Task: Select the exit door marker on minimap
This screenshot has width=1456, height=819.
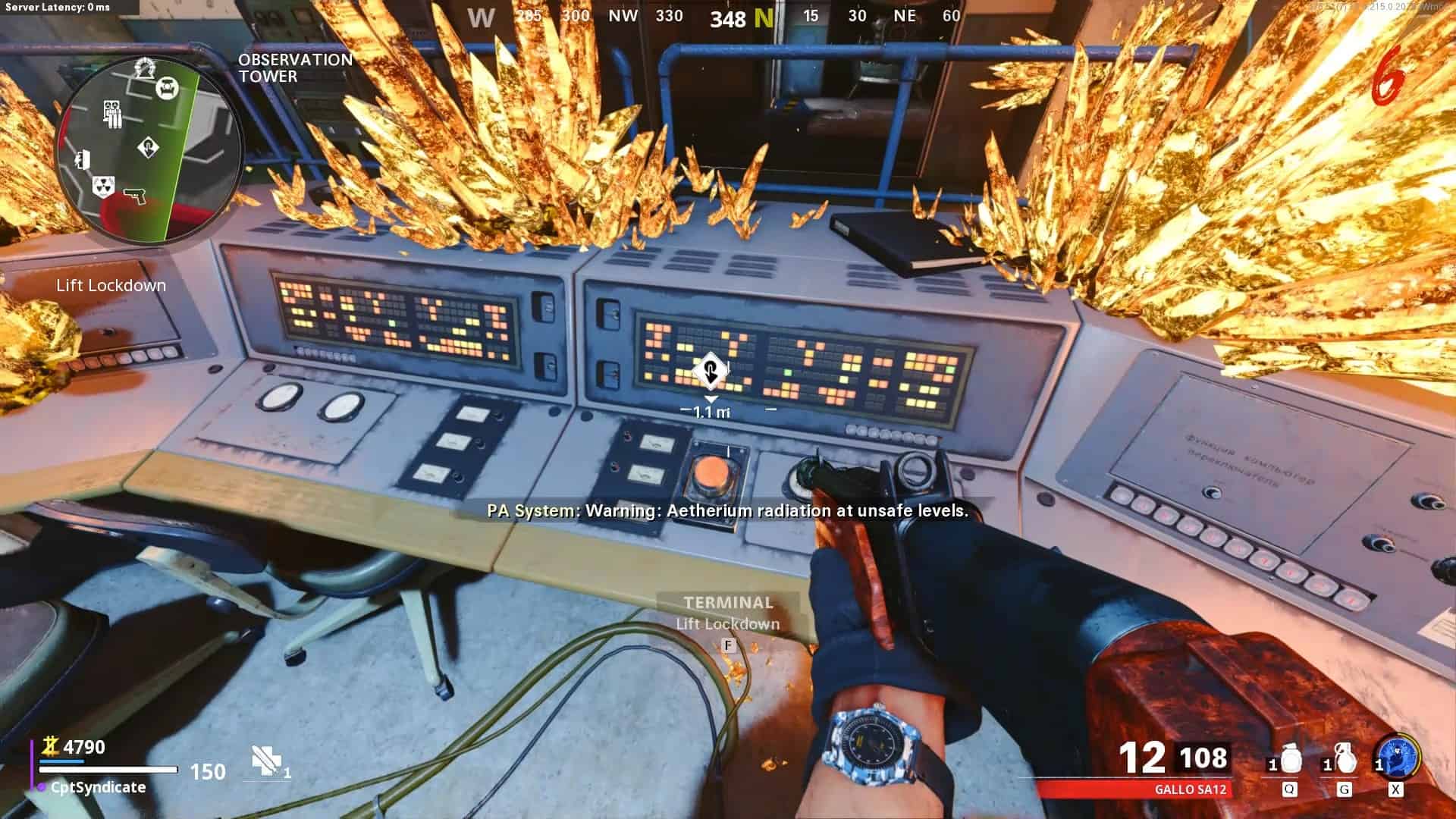Action: coord(83,158)
